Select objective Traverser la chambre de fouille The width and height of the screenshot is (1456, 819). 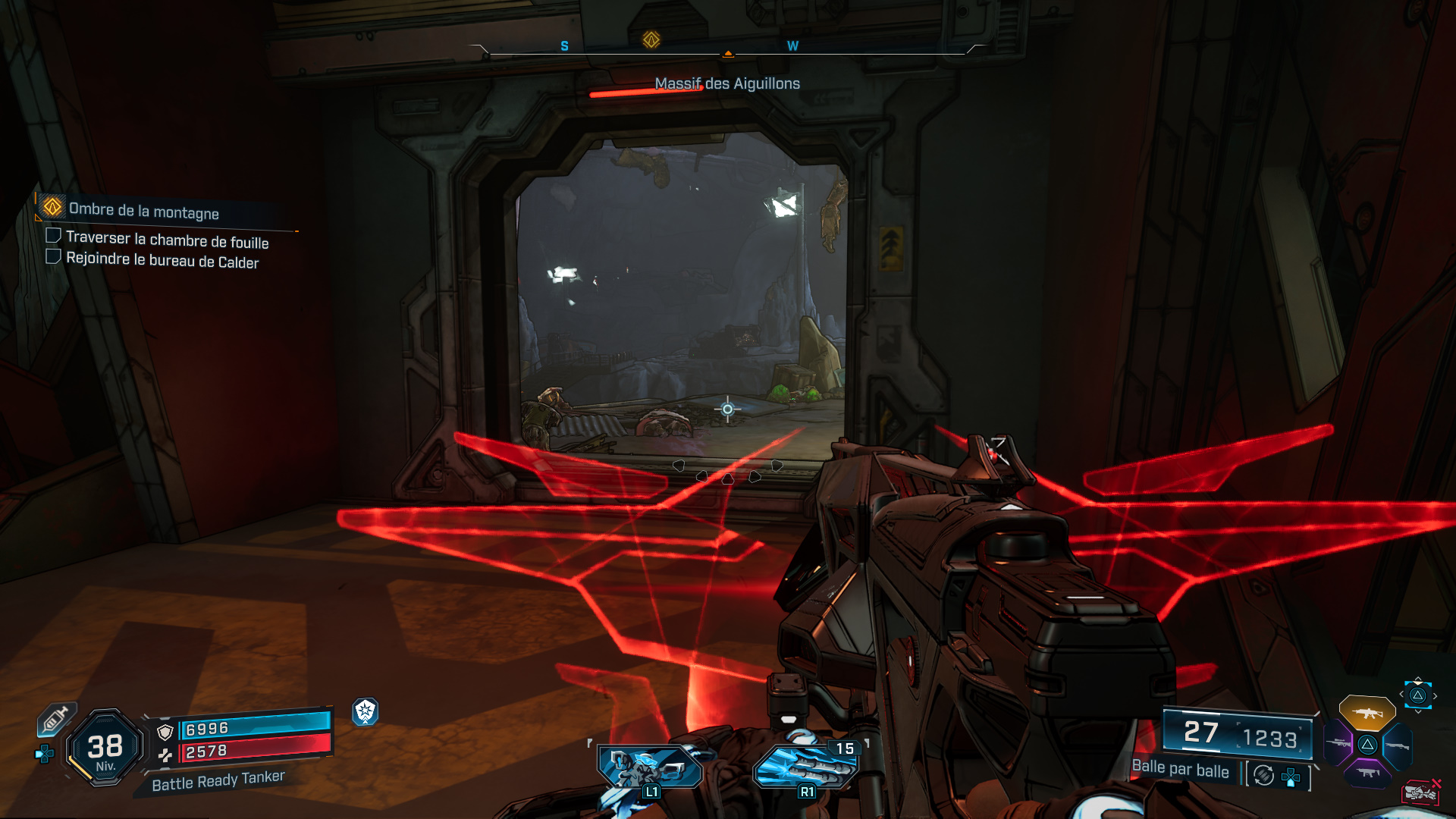(x=167, y=240)
